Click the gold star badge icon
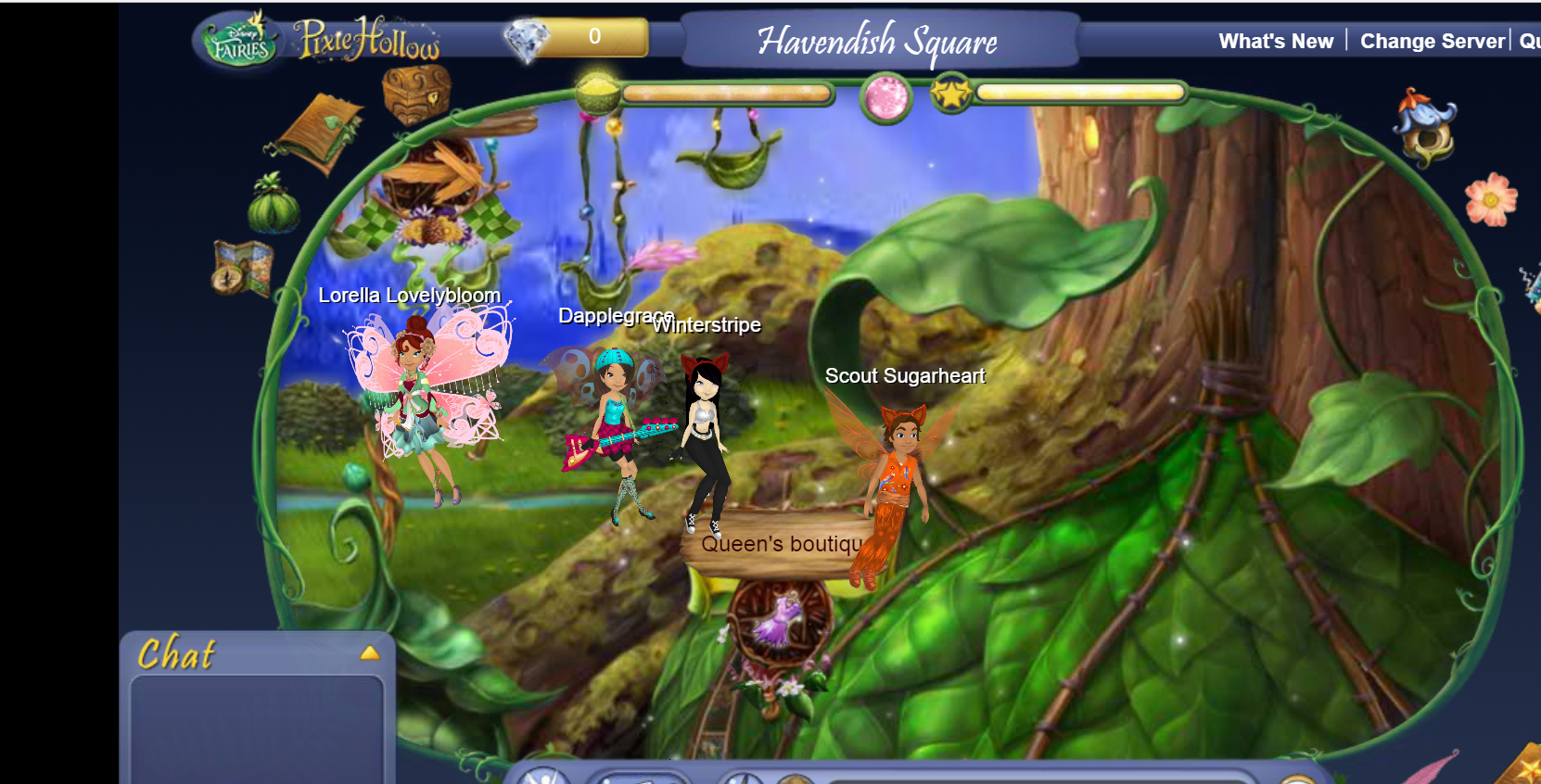The width and height of the screenshot is (1541, 784). tap(951, 94)
